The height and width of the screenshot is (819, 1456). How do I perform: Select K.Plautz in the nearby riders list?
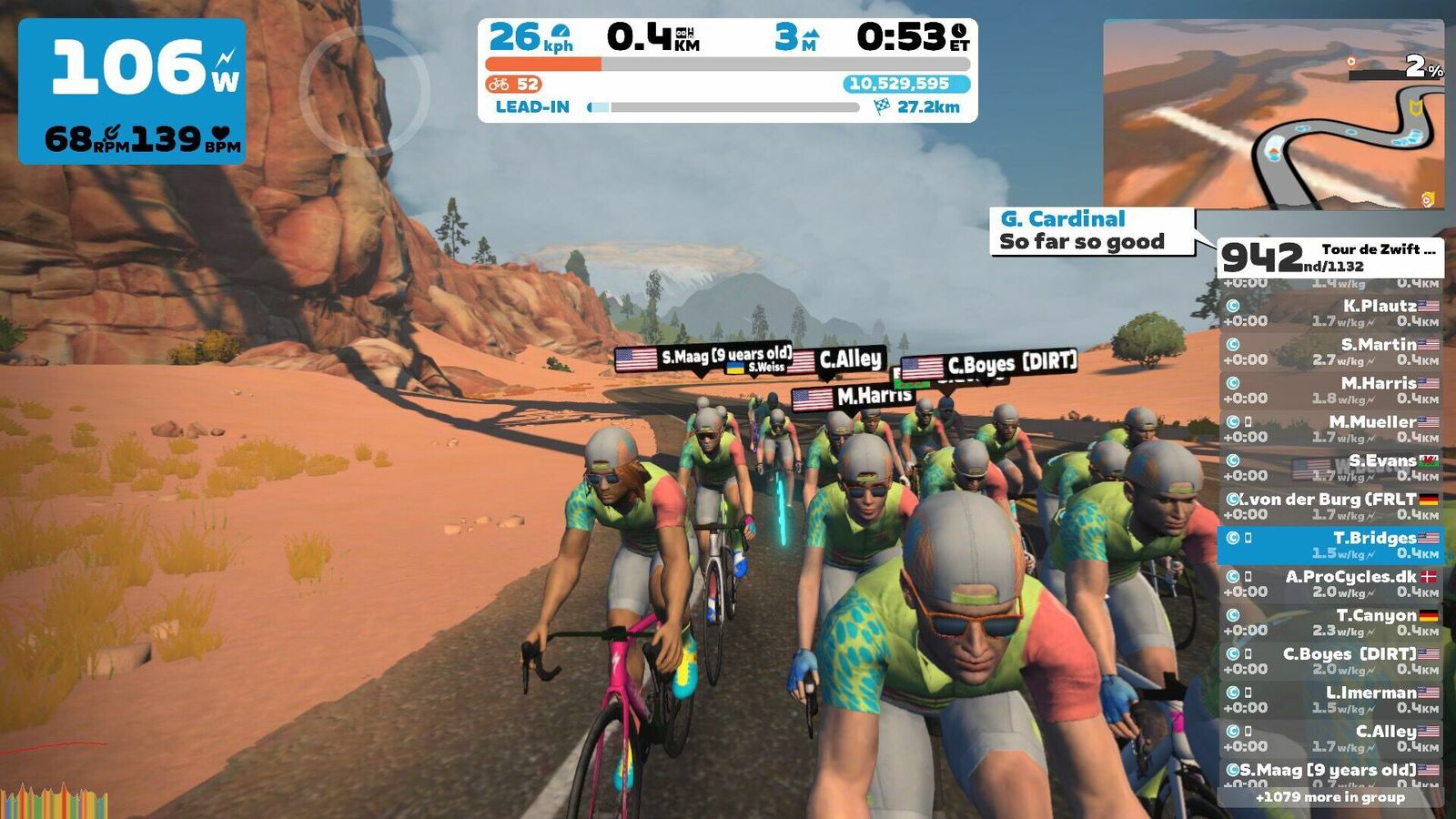(x=1330, y=312)
